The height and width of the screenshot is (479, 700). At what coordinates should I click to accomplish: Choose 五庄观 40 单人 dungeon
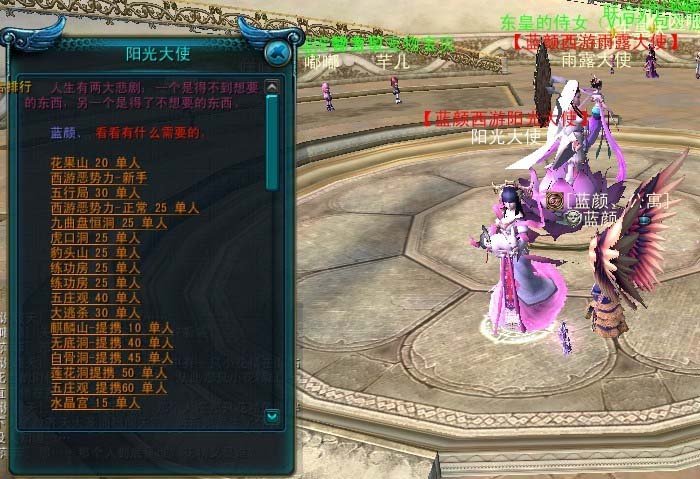95,298
